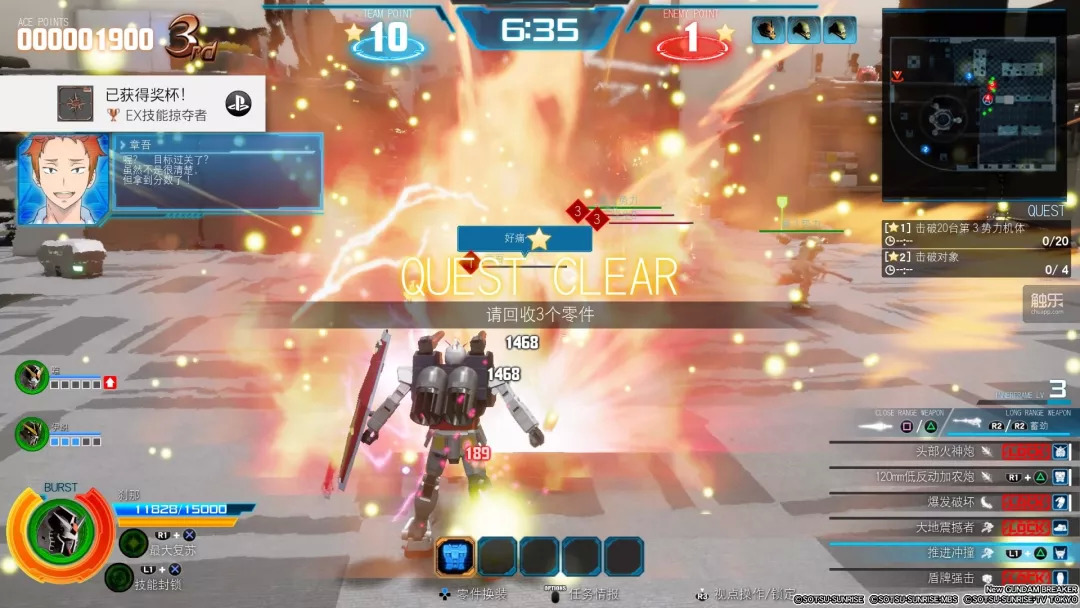The height and width of the screenshot is (608, 1080).
Task: Activate the 技能封锁 EX skill icon
Action: coord(119,577)
